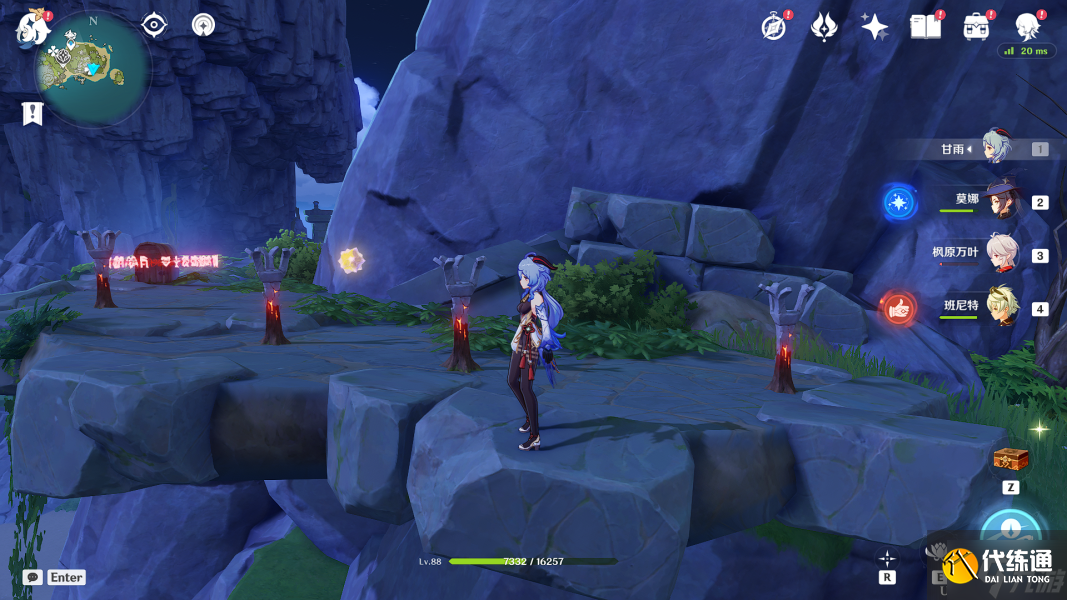Open the quest menu icon beside the minimap

pos(154,25)
